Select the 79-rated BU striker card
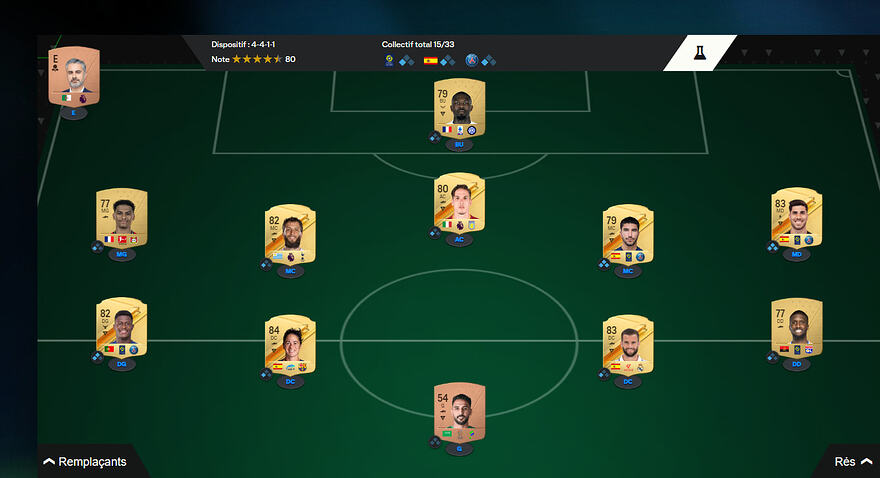This screenshot has width=880, height=478. (459, 109)
